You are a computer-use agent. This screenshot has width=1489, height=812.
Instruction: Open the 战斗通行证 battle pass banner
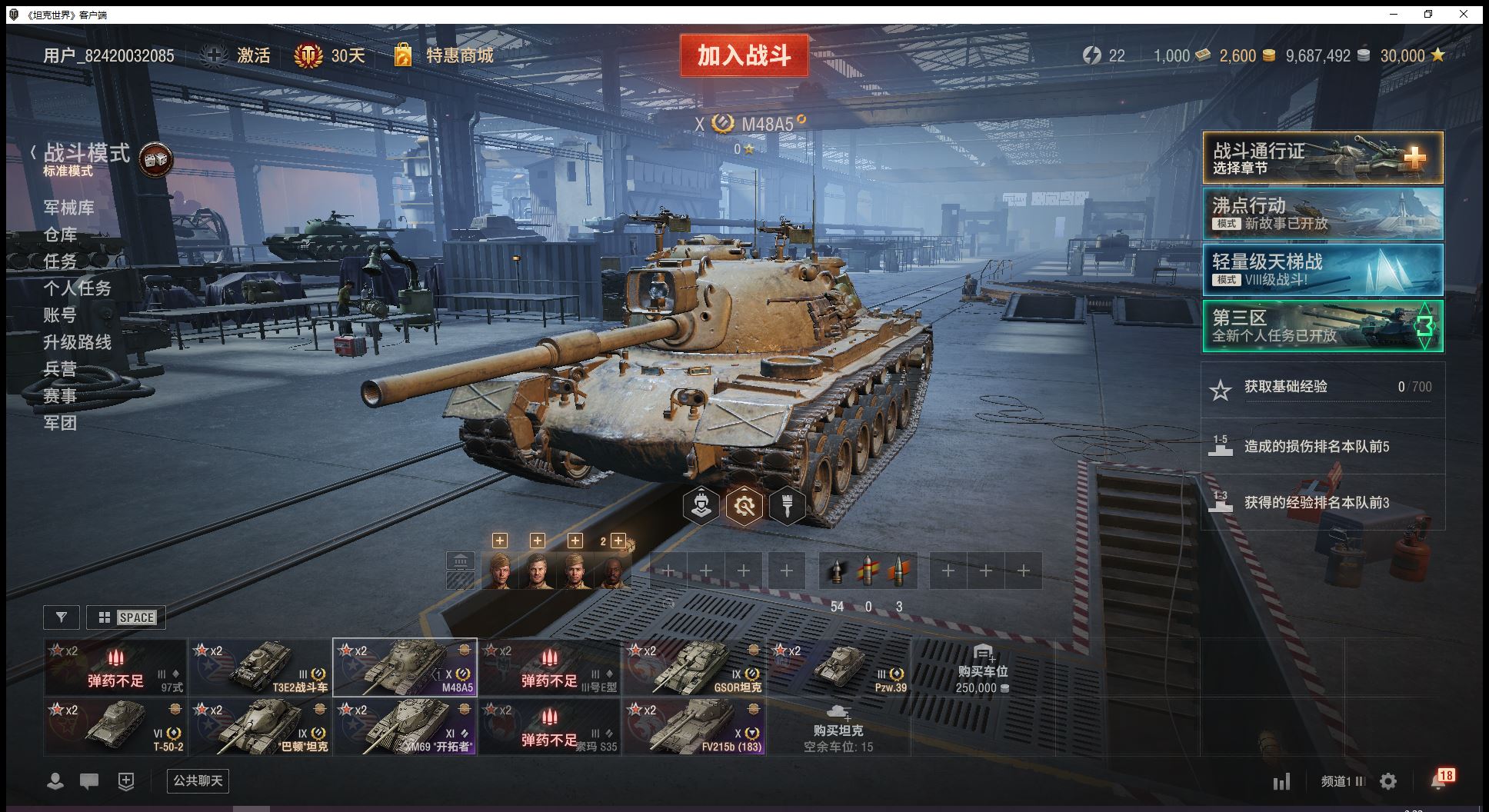(1322, 158)
